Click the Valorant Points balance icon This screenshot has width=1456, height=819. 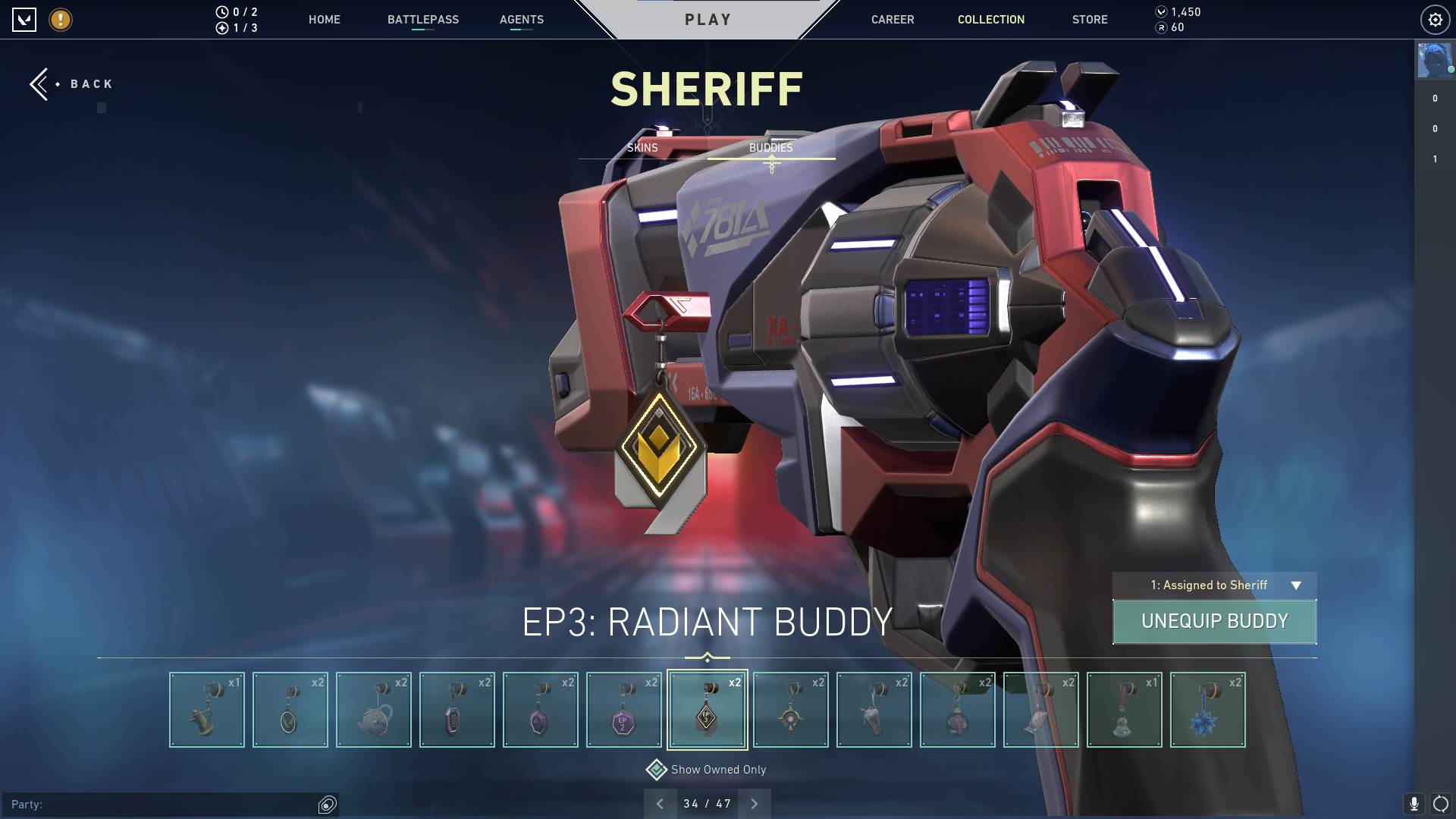coord(1161,11)
